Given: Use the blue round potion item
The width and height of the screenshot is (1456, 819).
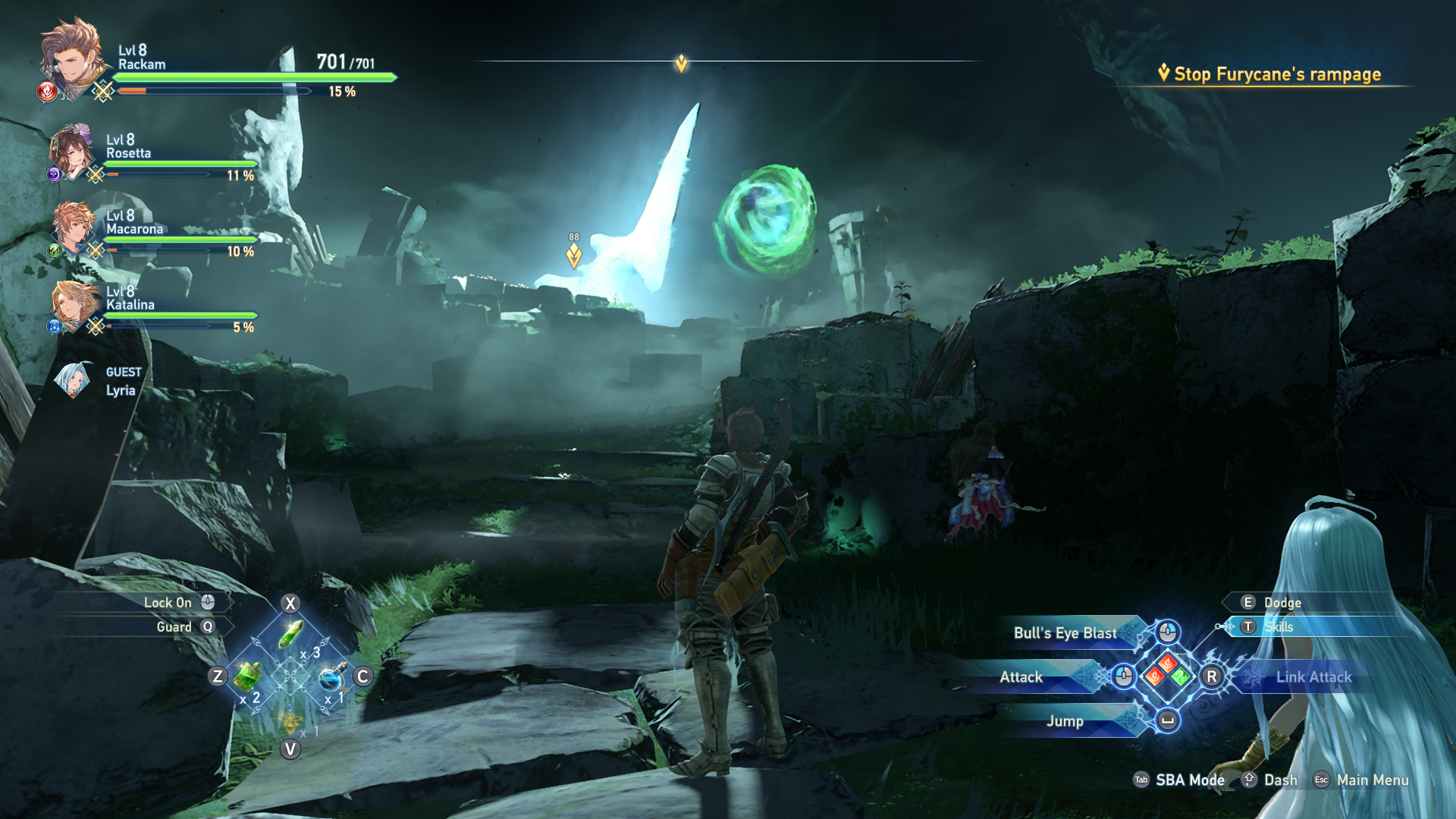Looking at the screenshot, I should click(x=331, y=677).
